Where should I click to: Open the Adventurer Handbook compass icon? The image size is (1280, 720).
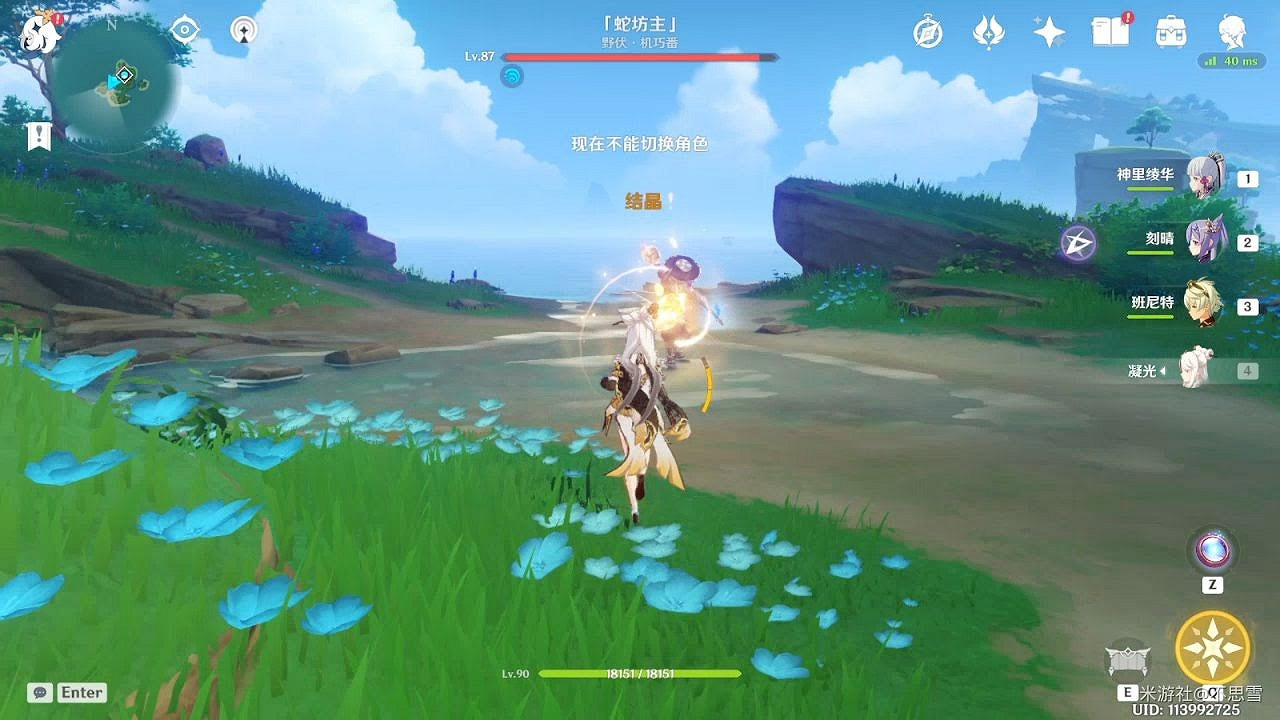(928, 33)
